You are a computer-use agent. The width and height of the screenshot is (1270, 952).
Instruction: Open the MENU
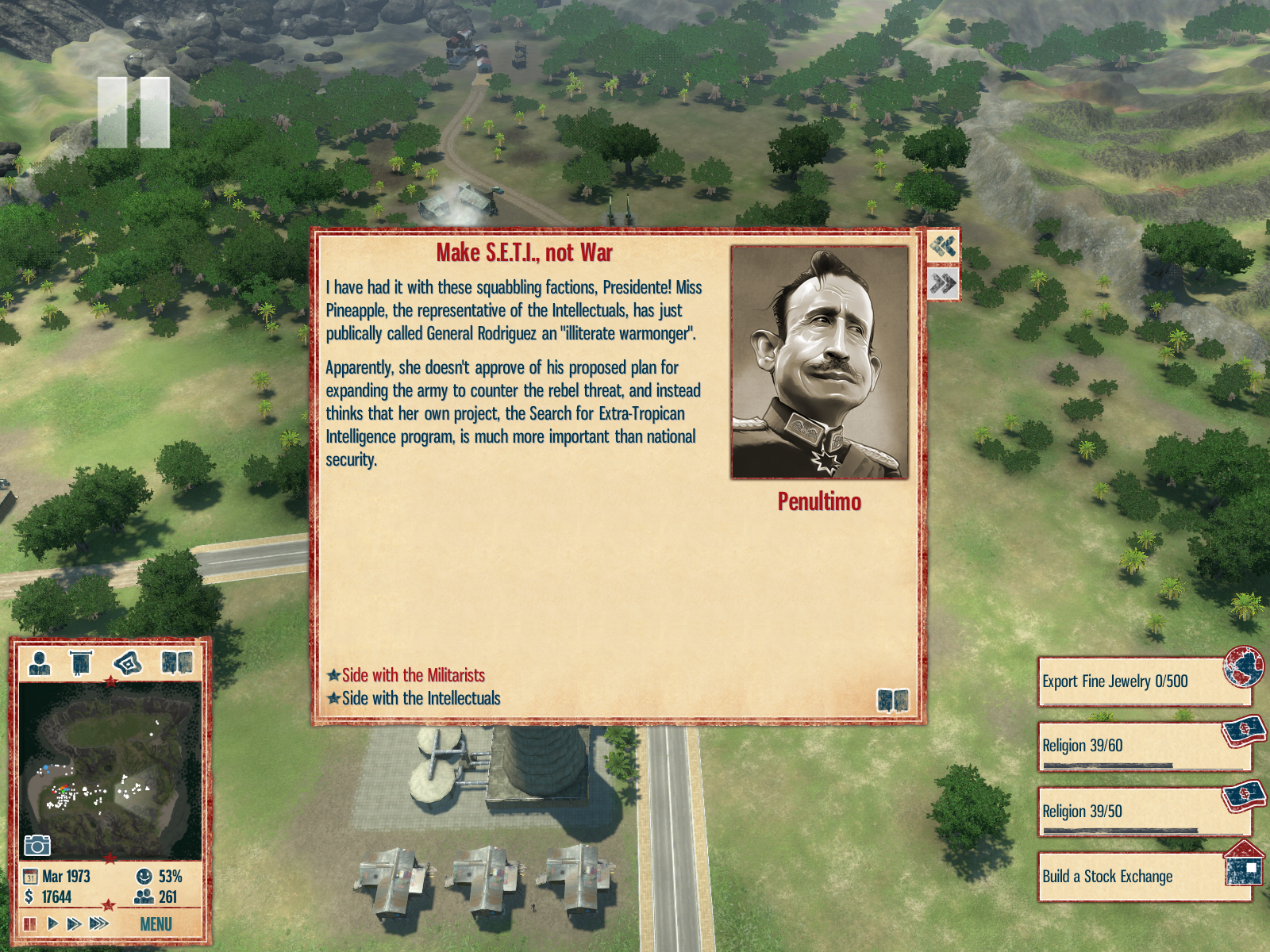point(156,924)
